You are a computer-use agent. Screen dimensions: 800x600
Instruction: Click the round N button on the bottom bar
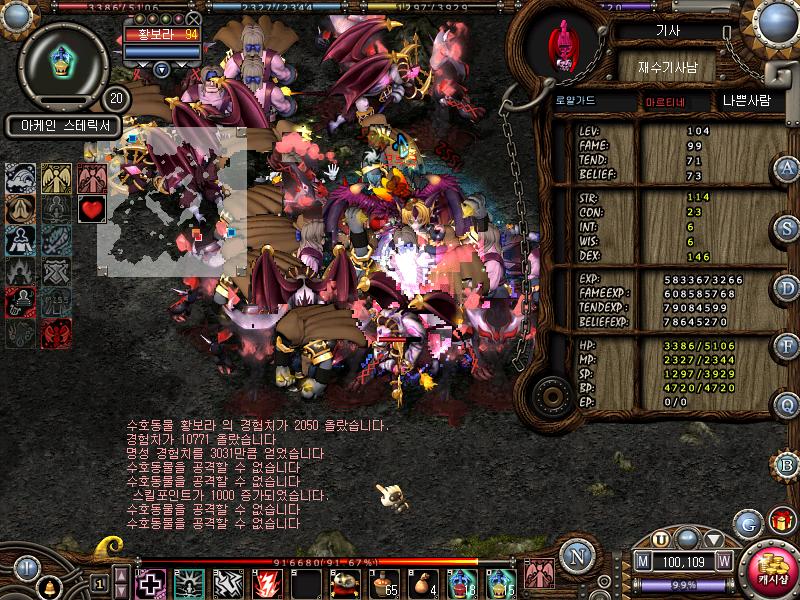pyautogui.click(x=576, y=556)
